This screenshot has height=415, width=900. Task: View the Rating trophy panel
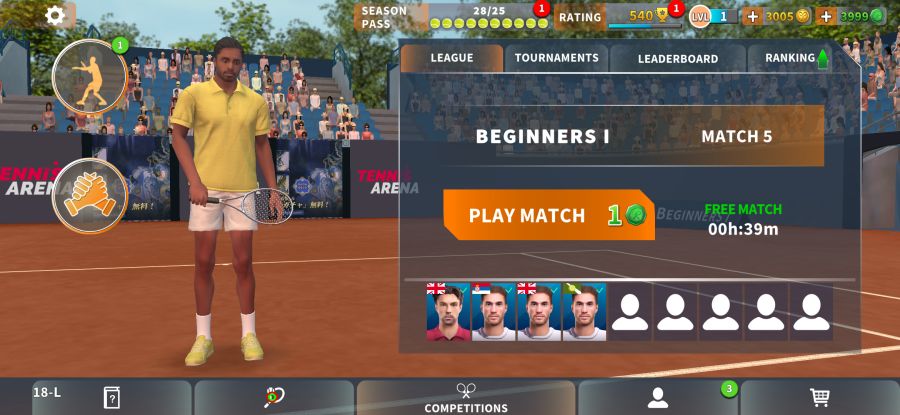(618, 16)
